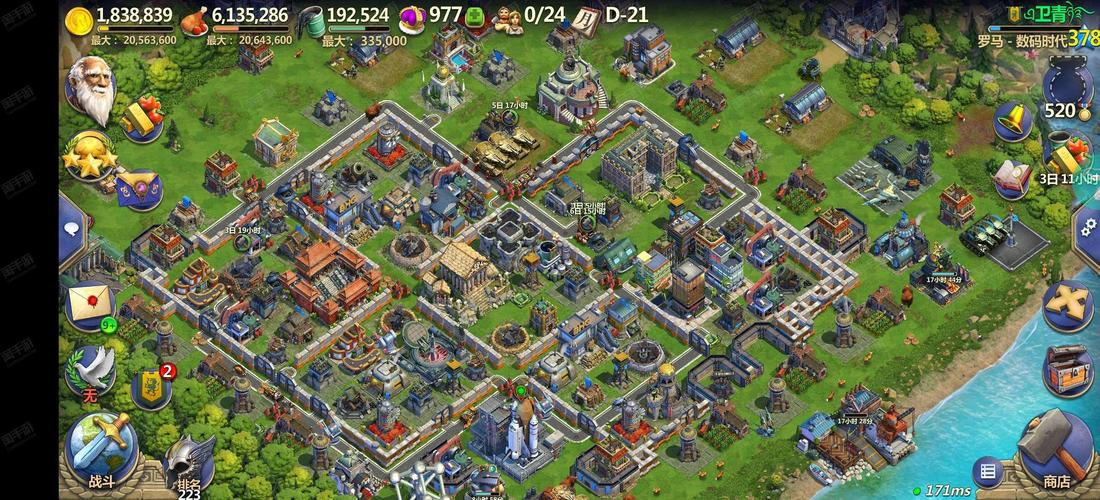Tap the golden bell notification icon
Image resolution: width=1100 pixels, height=500 pixels.
(x=1013, y=122)
